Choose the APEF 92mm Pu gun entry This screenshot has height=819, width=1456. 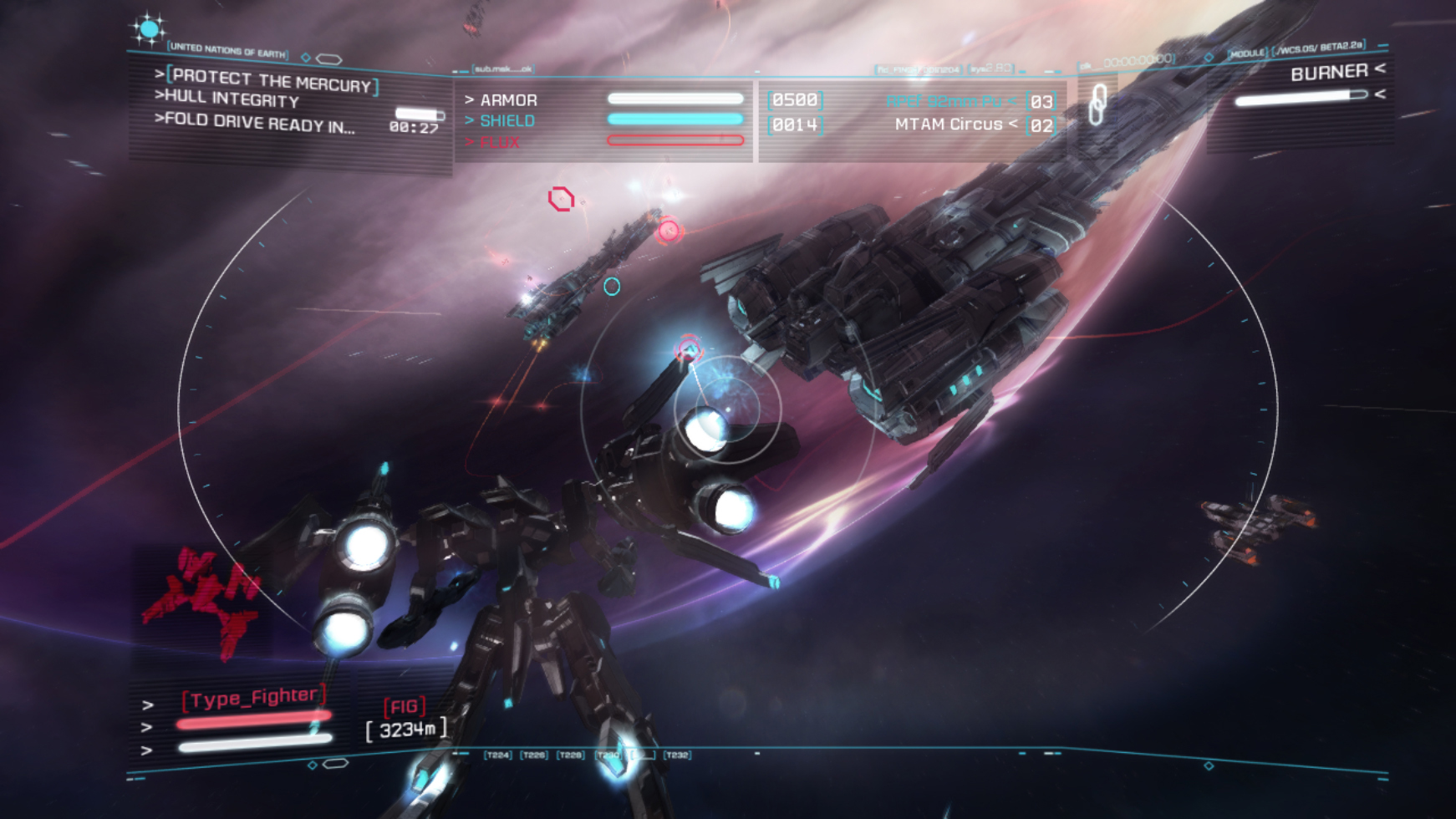coord(944,101)
